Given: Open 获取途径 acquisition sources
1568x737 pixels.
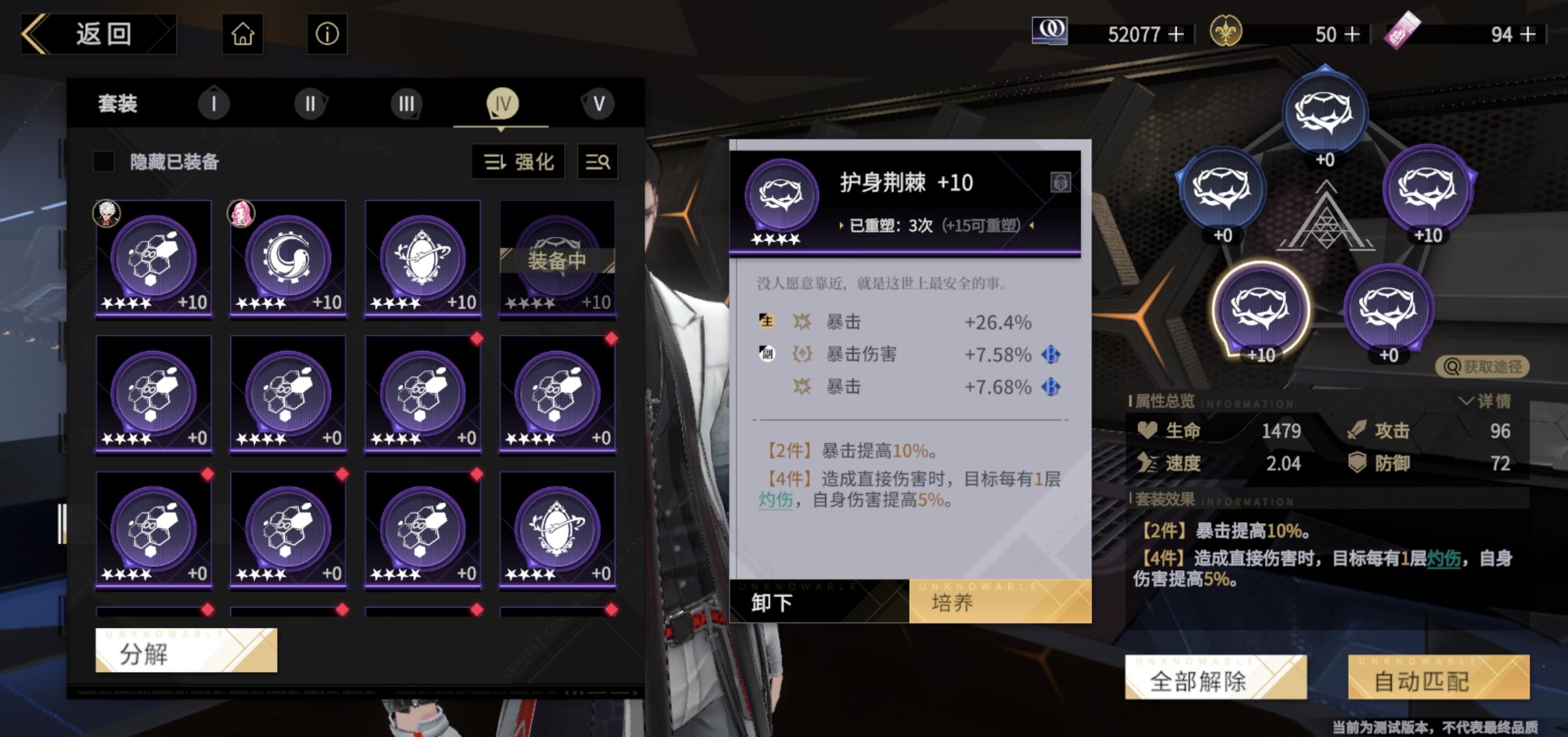Looking at the screenshot, I should (1482, 367).
